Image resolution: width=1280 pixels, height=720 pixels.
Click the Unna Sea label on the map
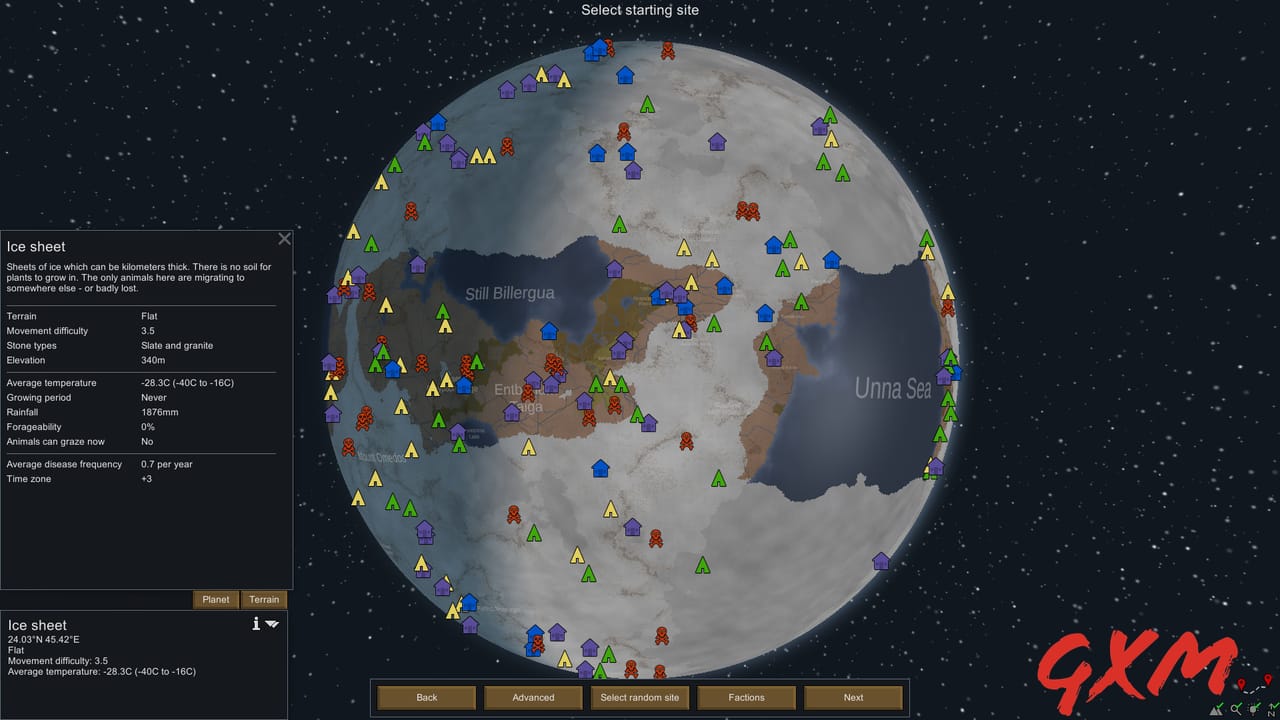(x=892, y=388)
